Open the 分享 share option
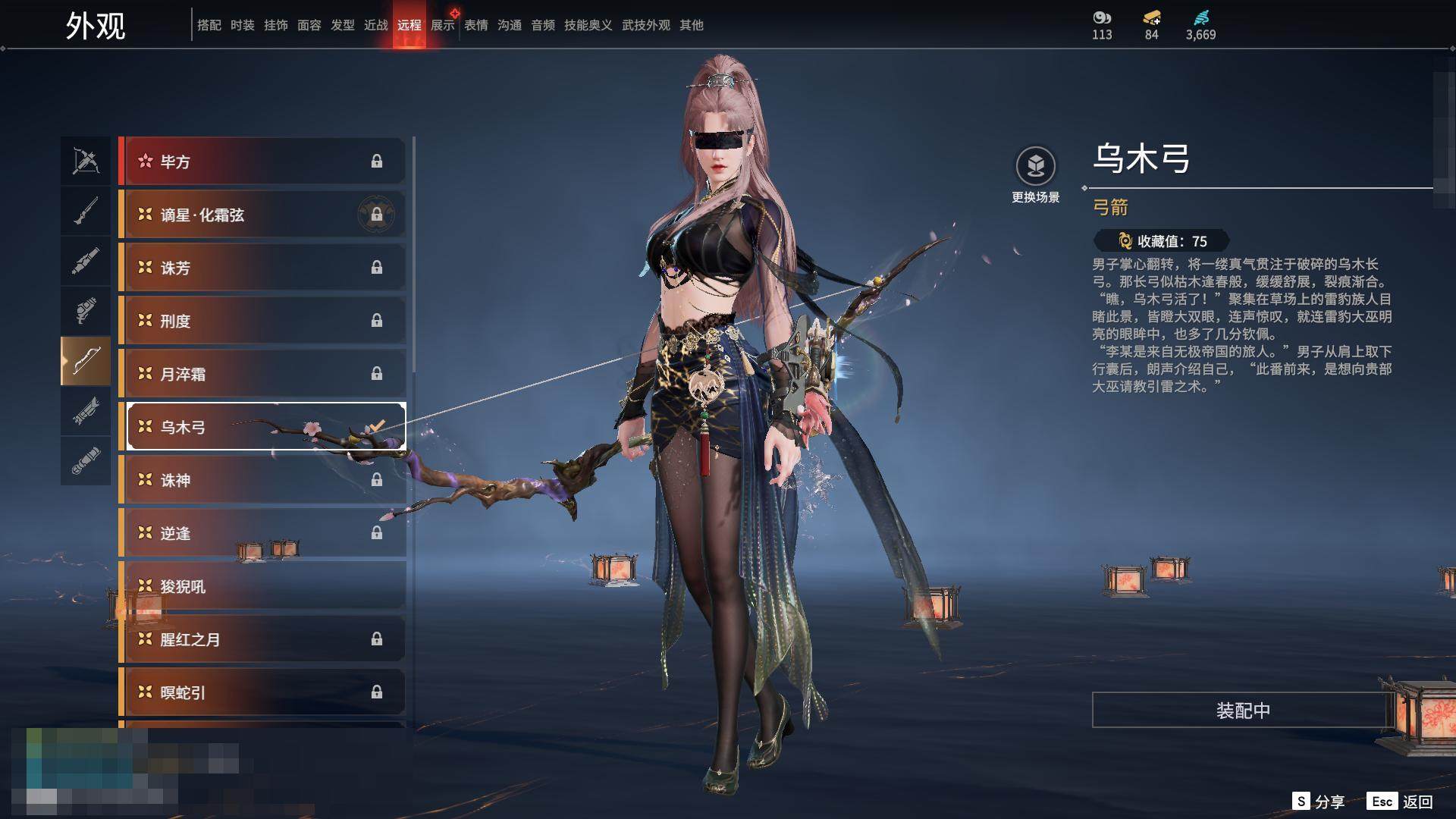The image size is (1456, 819). pos(1319,802)
